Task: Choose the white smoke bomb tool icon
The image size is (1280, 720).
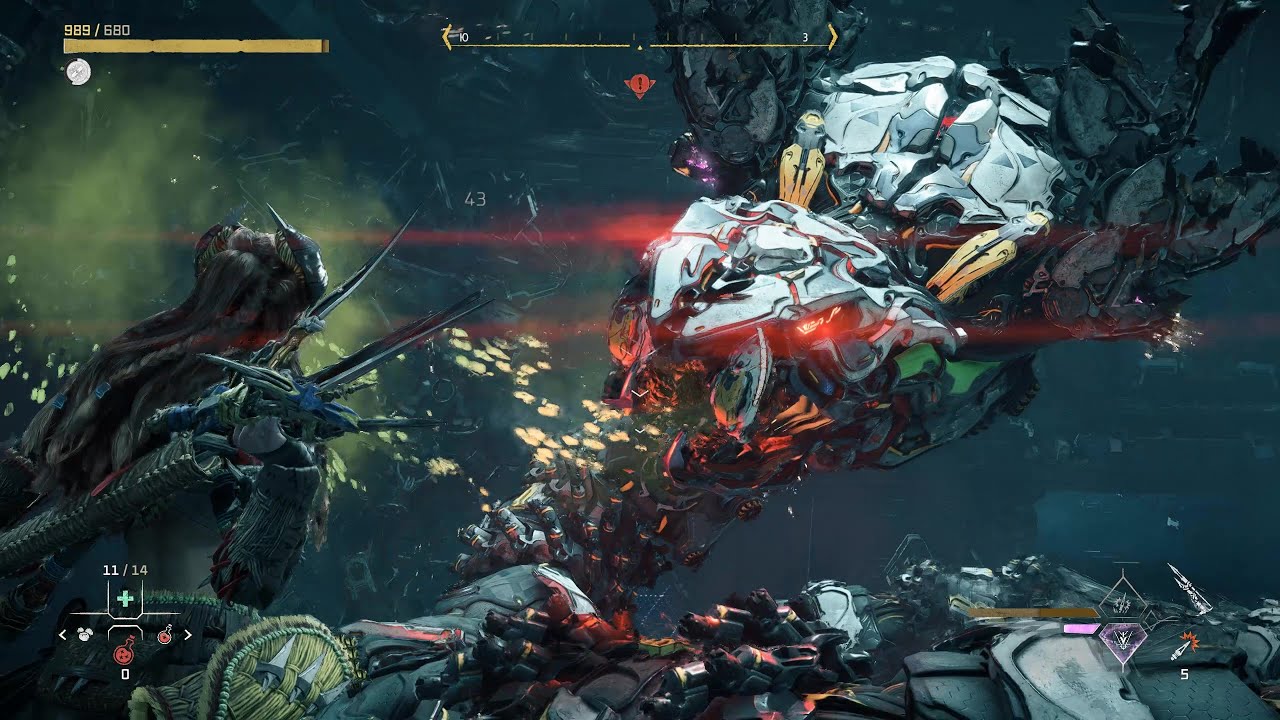Action: (85, 634)
